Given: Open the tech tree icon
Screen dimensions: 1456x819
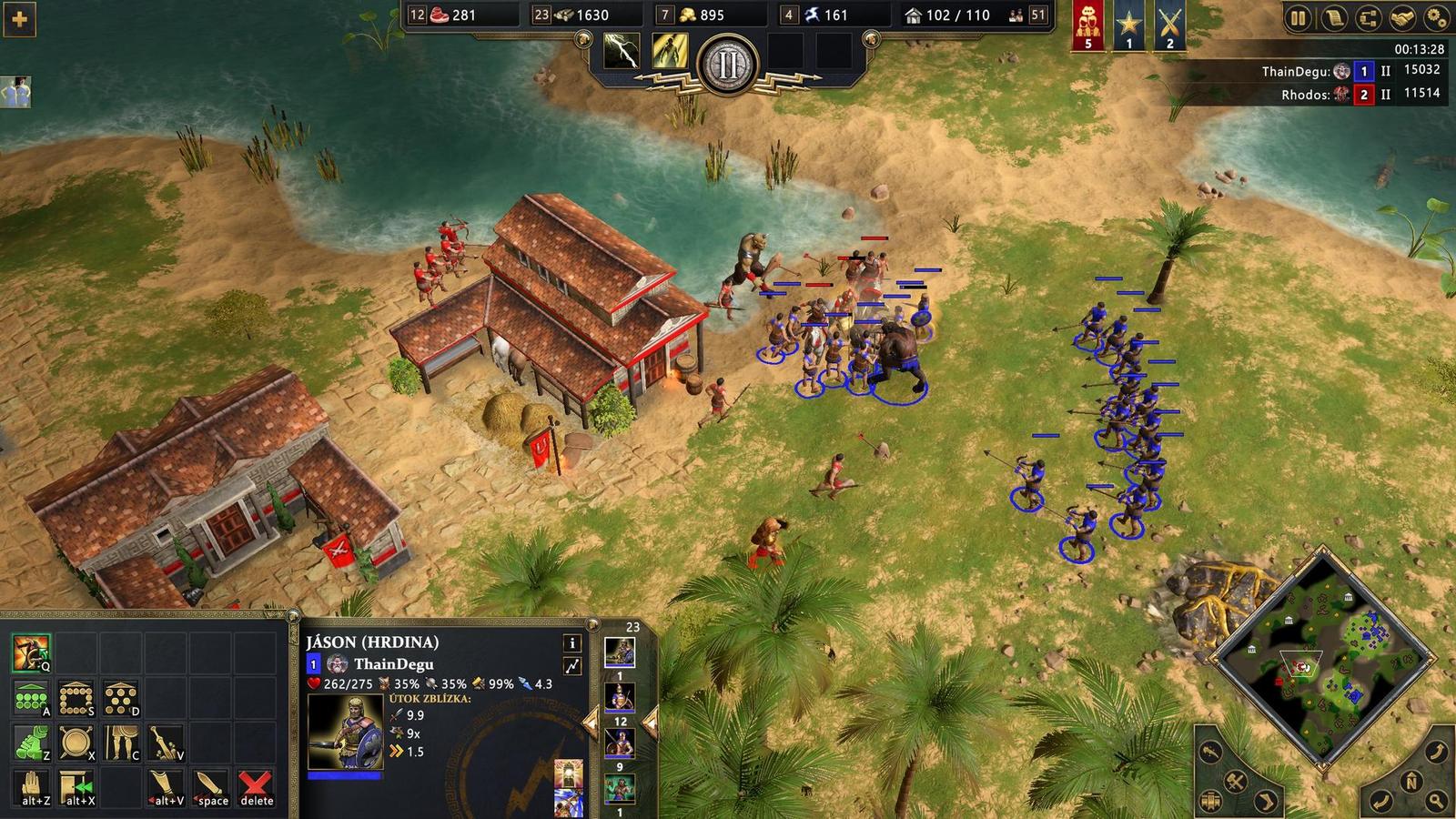Looking at the screenshot, I should pyautogui.click(x=1368, y=16).
